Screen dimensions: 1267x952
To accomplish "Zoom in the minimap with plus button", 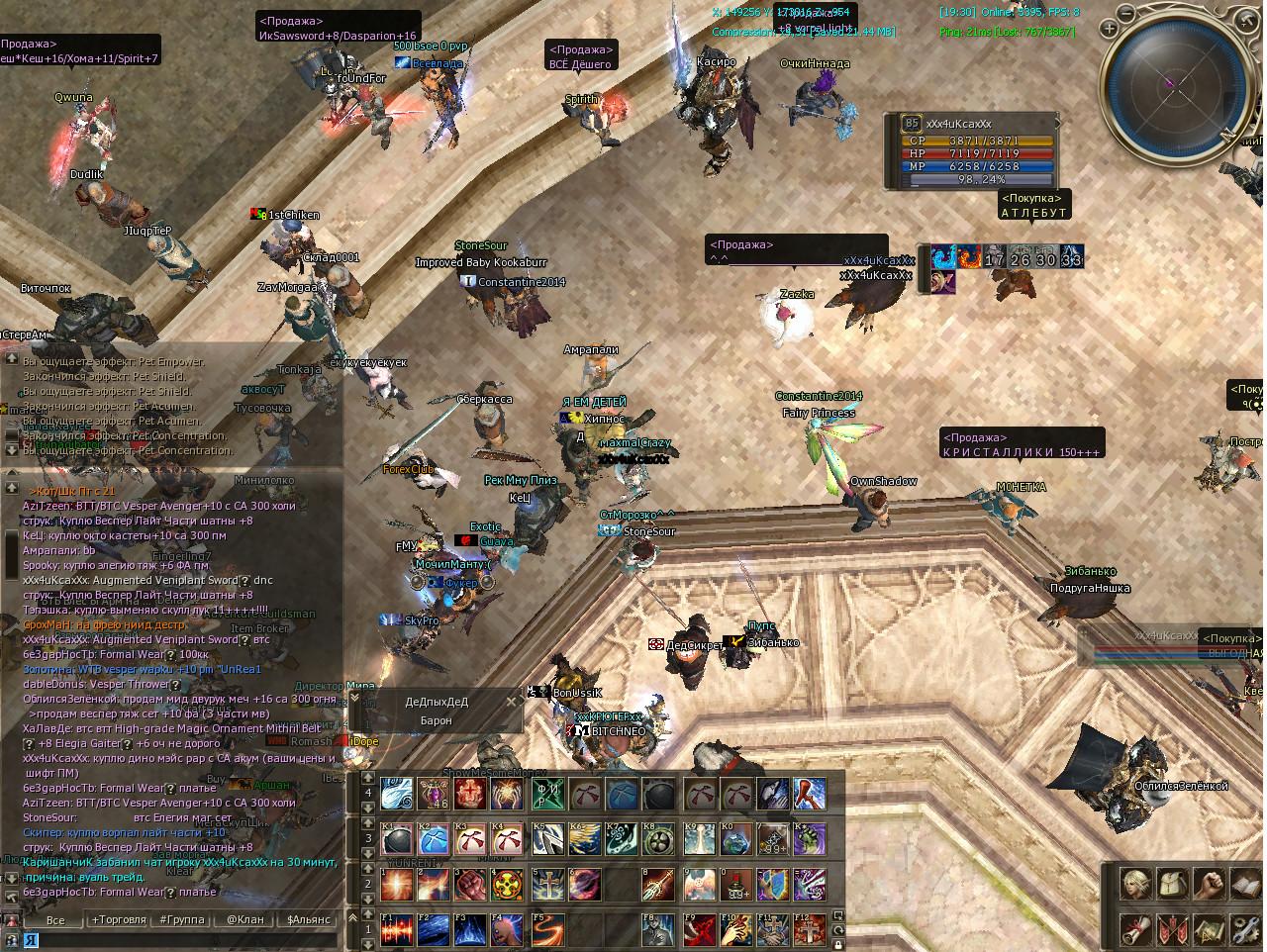I will 1112,31.
